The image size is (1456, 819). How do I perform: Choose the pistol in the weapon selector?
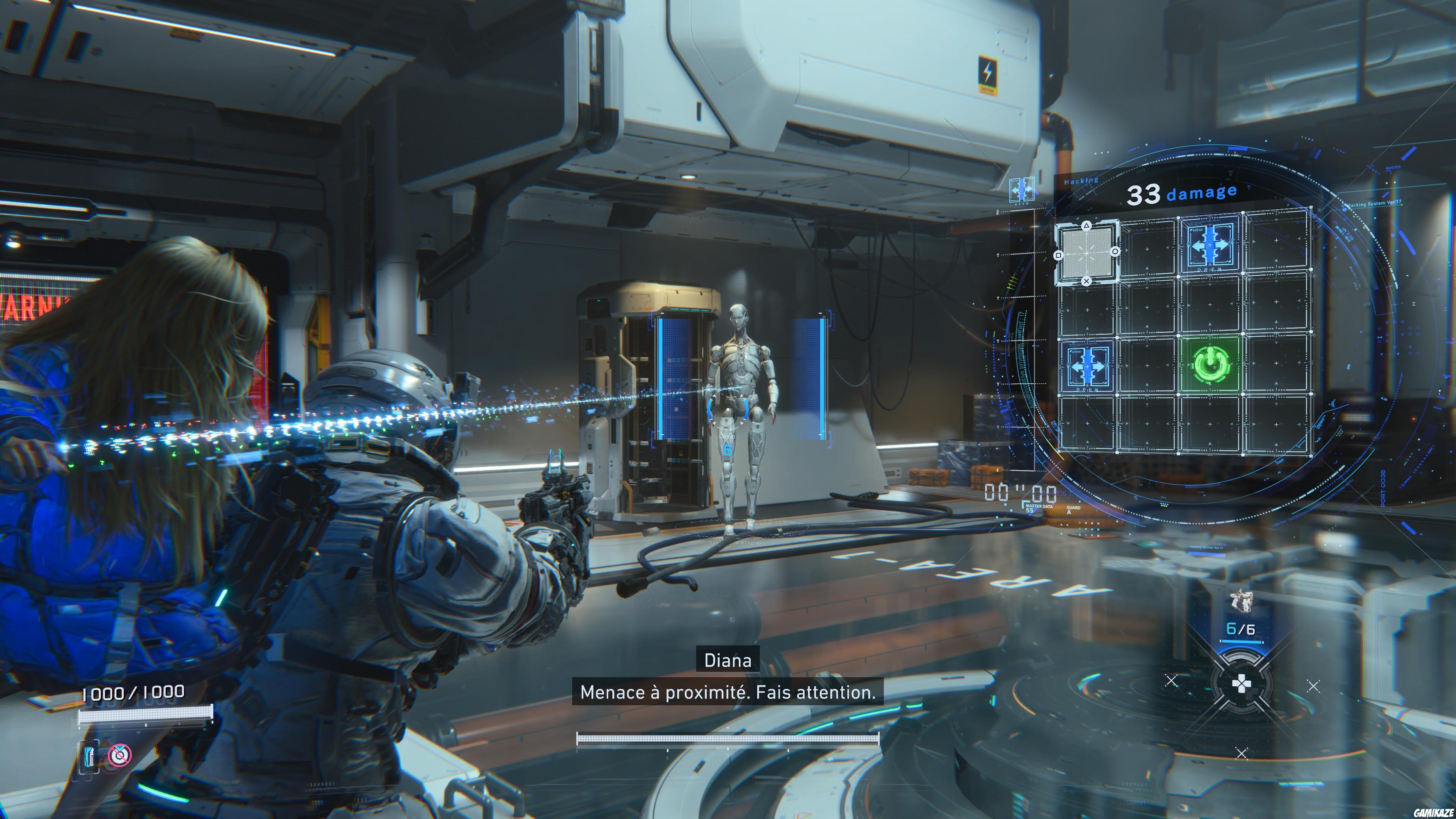click(x=1241, y=601)
